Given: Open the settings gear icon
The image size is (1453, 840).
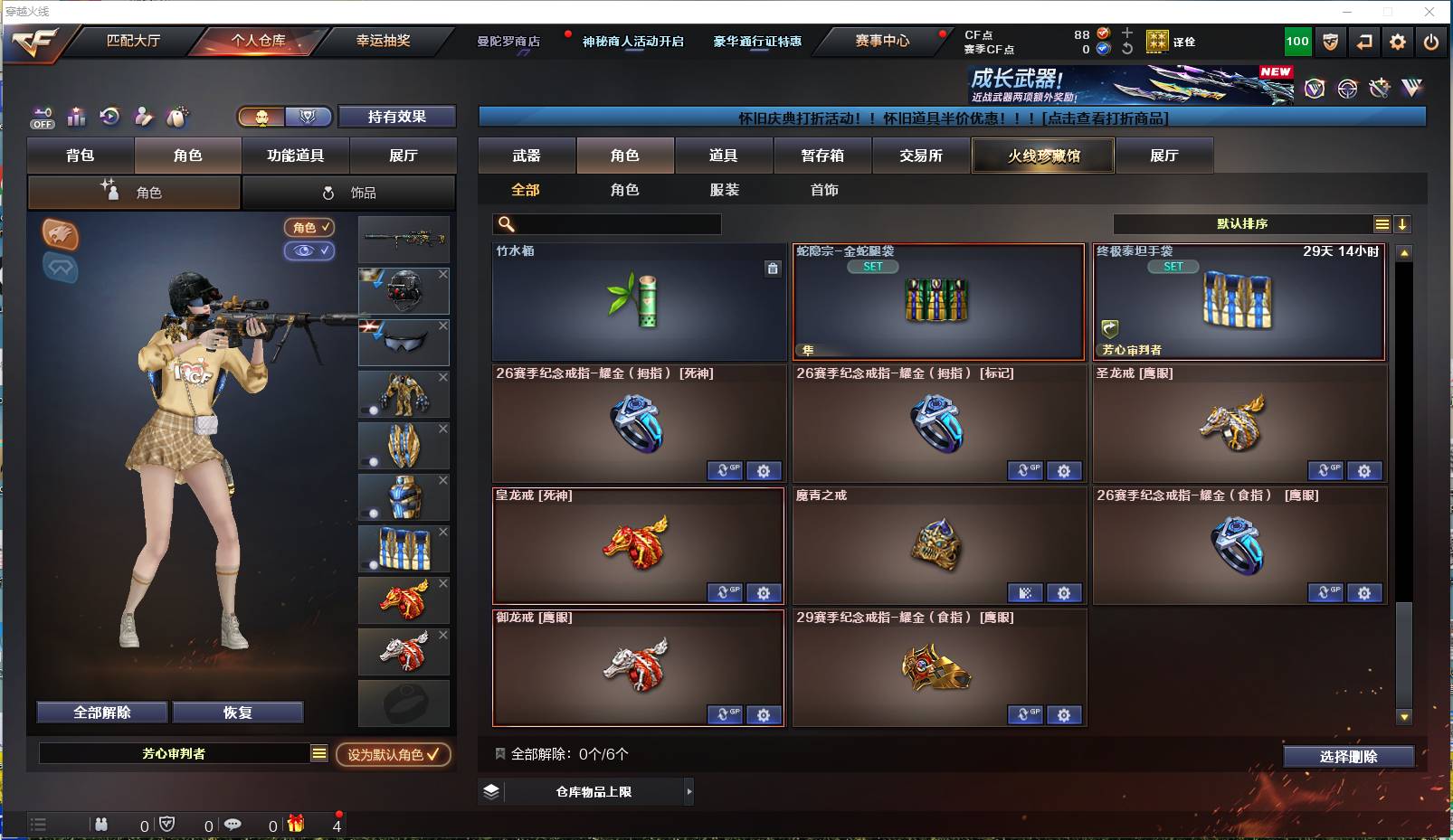Looking at the screenshot, I should pyautogui.click(x=1398, y=42).
